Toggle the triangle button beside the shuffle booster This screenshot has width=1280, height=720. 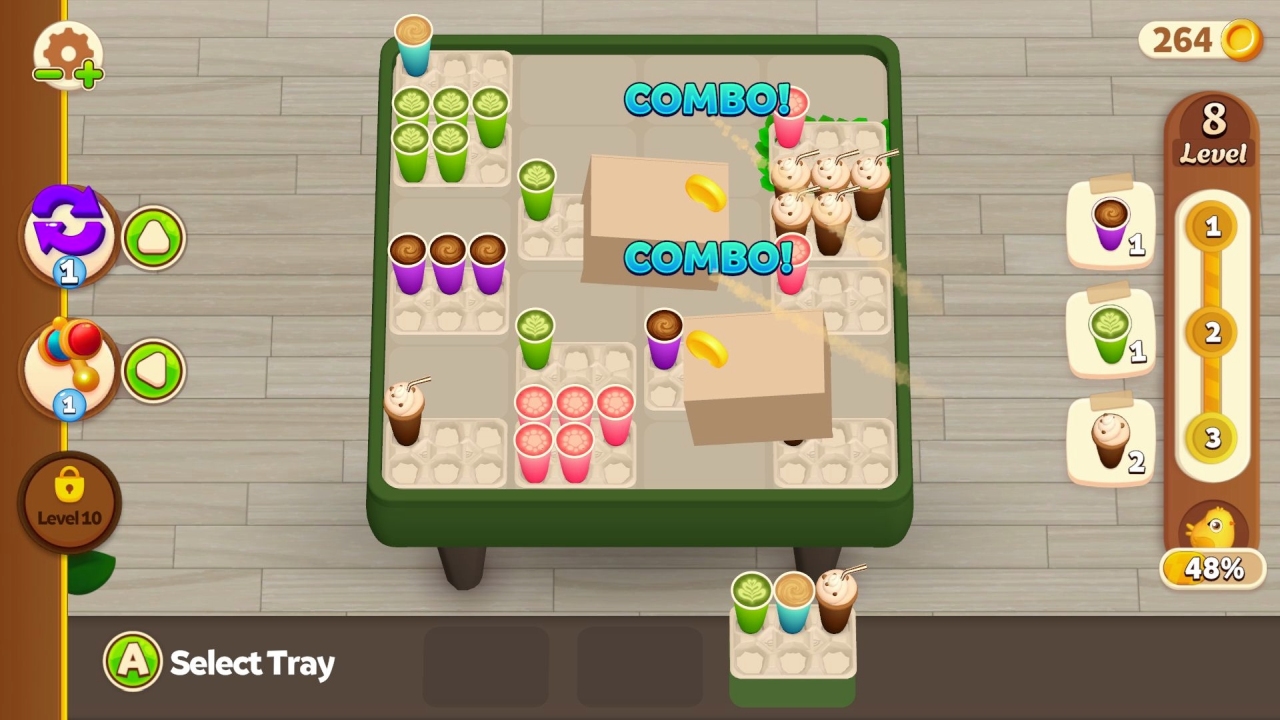[153, 237]
